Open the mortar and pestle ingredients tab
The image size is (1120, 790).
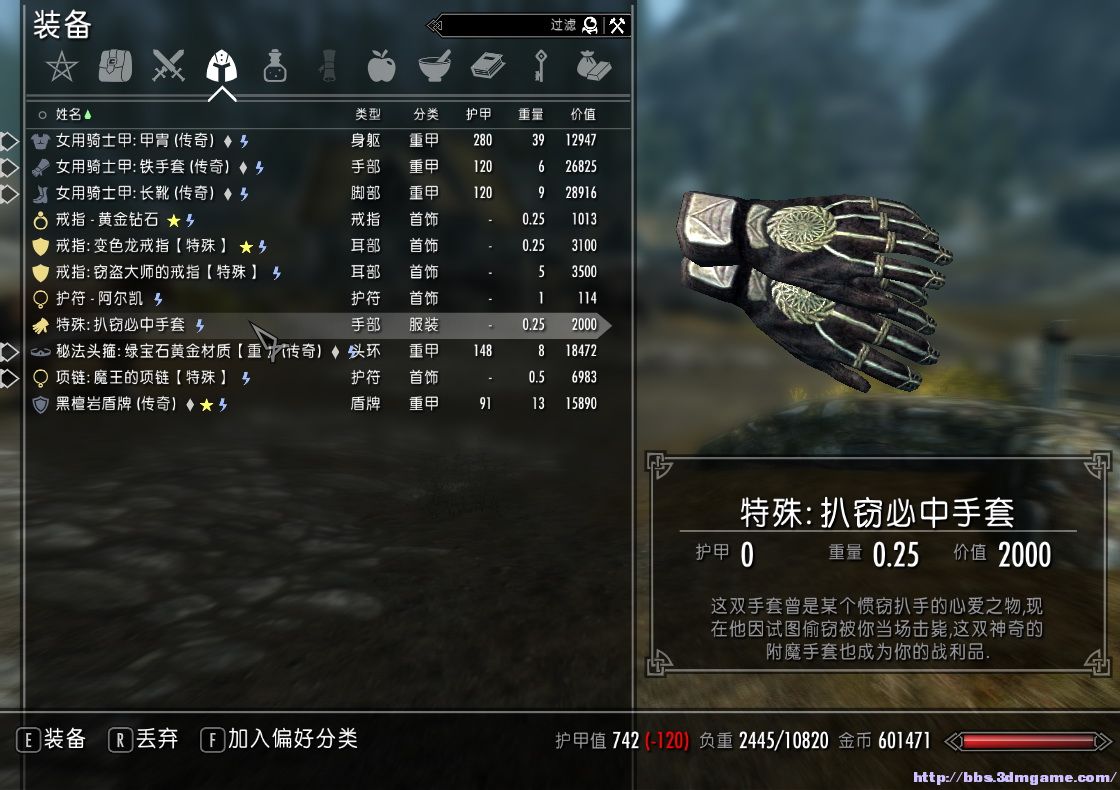434,67
